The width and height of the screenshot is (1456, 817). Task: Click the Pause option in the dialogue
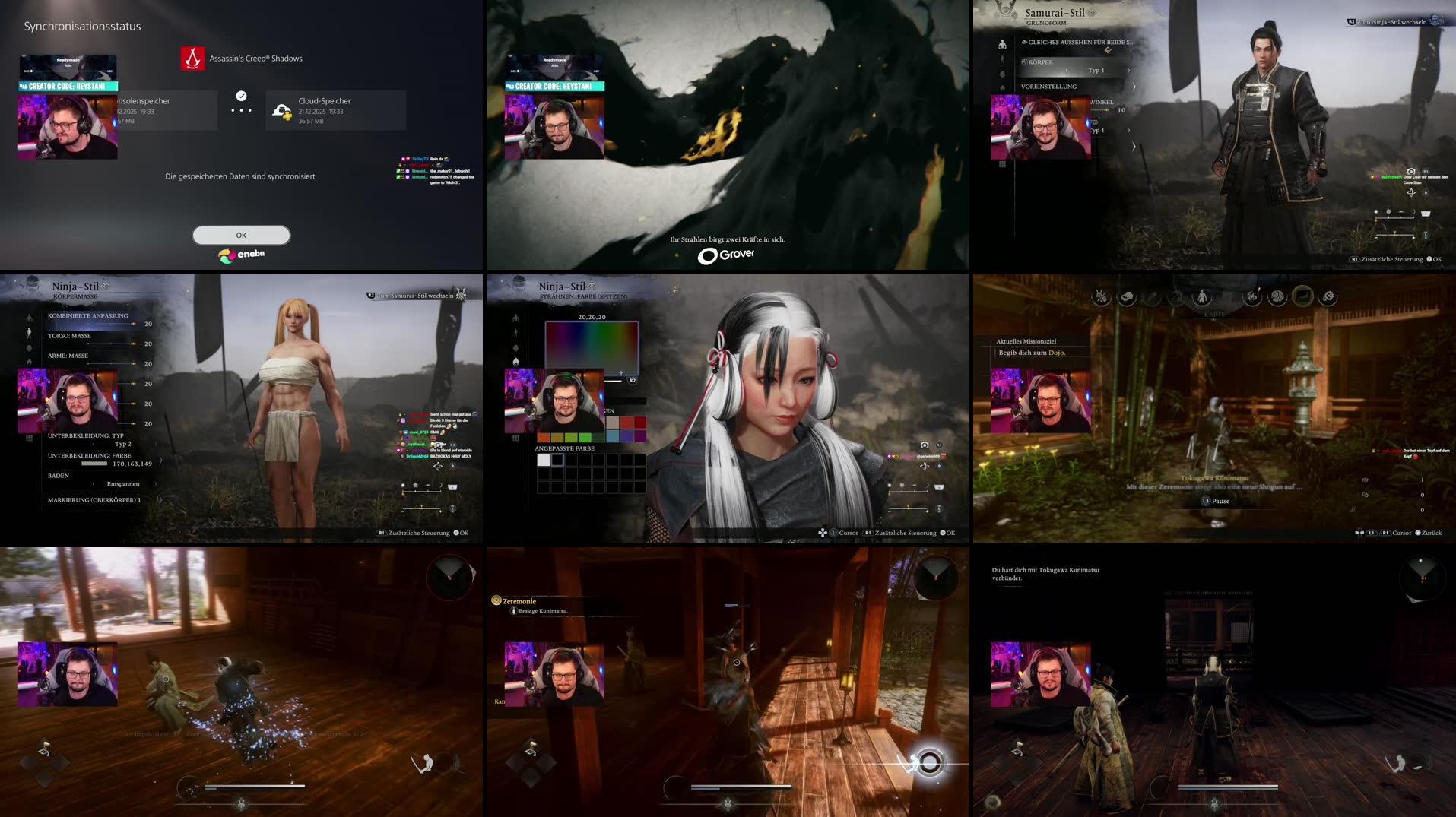click(1215, 500)
